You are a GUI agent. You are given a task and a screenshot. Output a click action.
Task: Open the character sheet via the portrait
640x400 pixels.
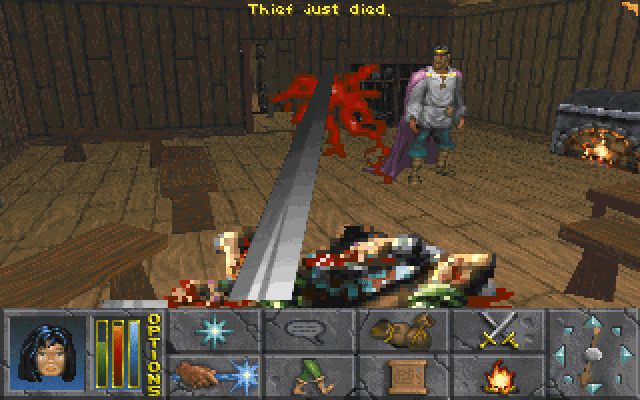point(47,354)
